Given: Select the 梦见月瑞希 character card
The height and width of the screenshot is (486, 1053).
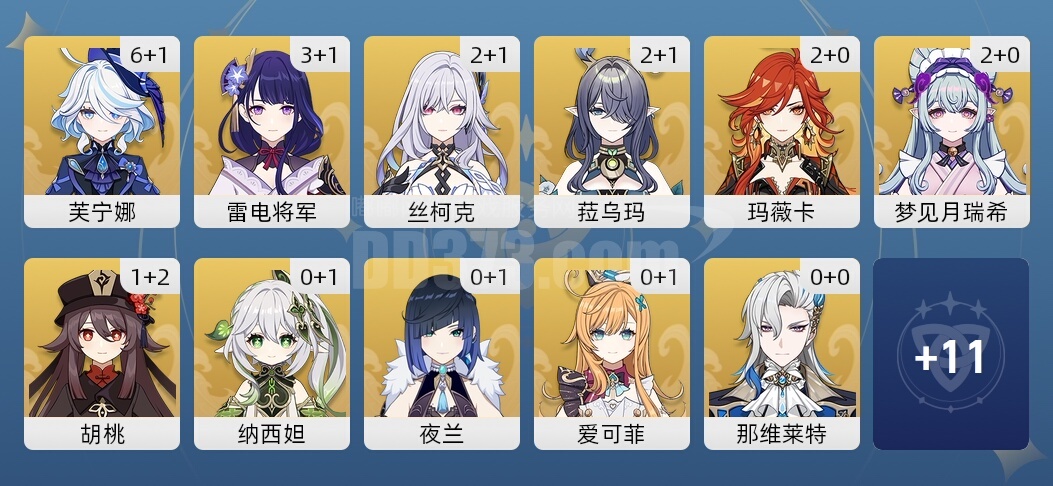Looking at the screenshot, I should pos(951,132).
